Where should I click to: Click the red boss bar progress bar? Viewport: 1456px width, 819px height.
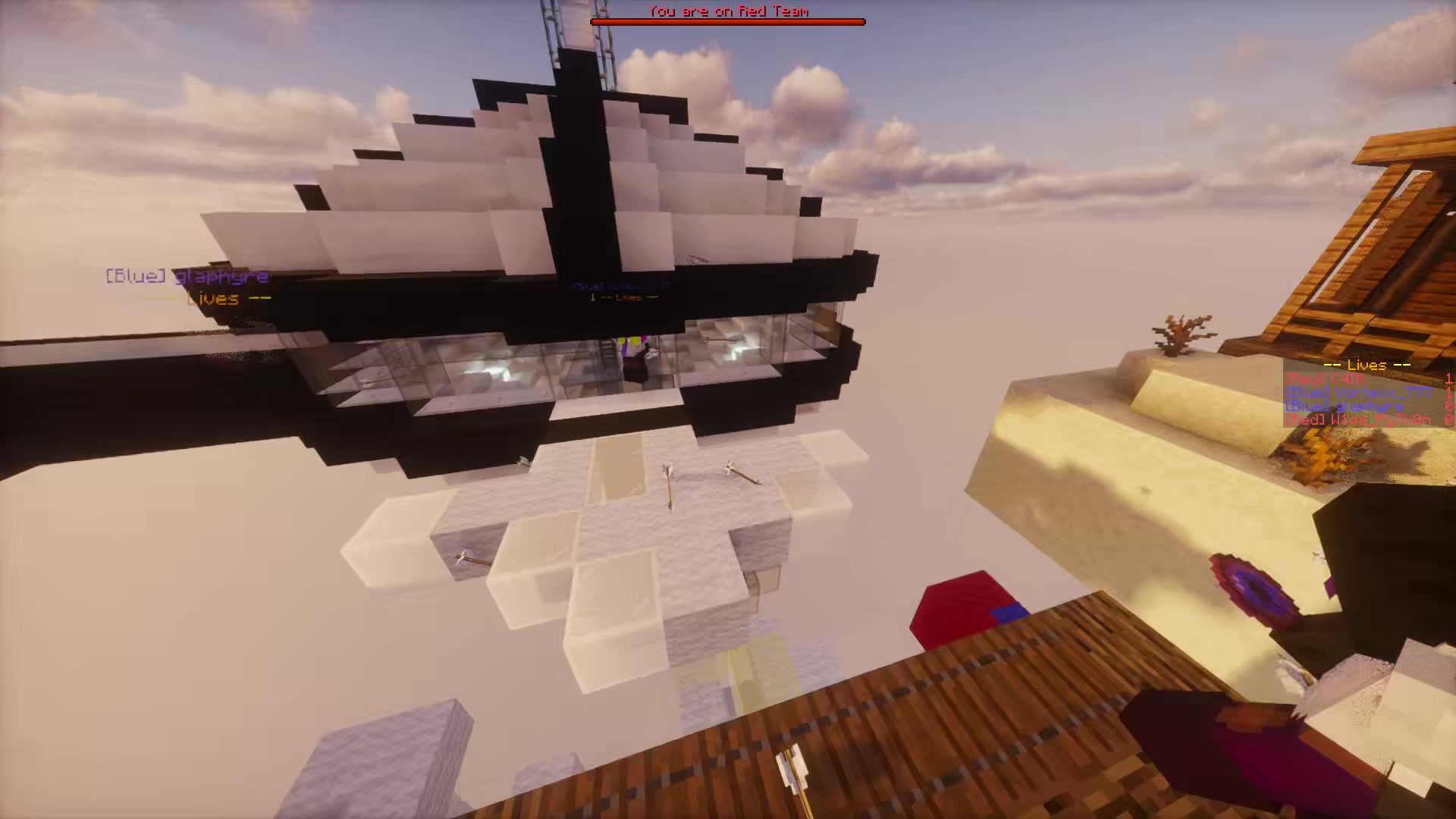pyautogui.click(x=726, y=21)
